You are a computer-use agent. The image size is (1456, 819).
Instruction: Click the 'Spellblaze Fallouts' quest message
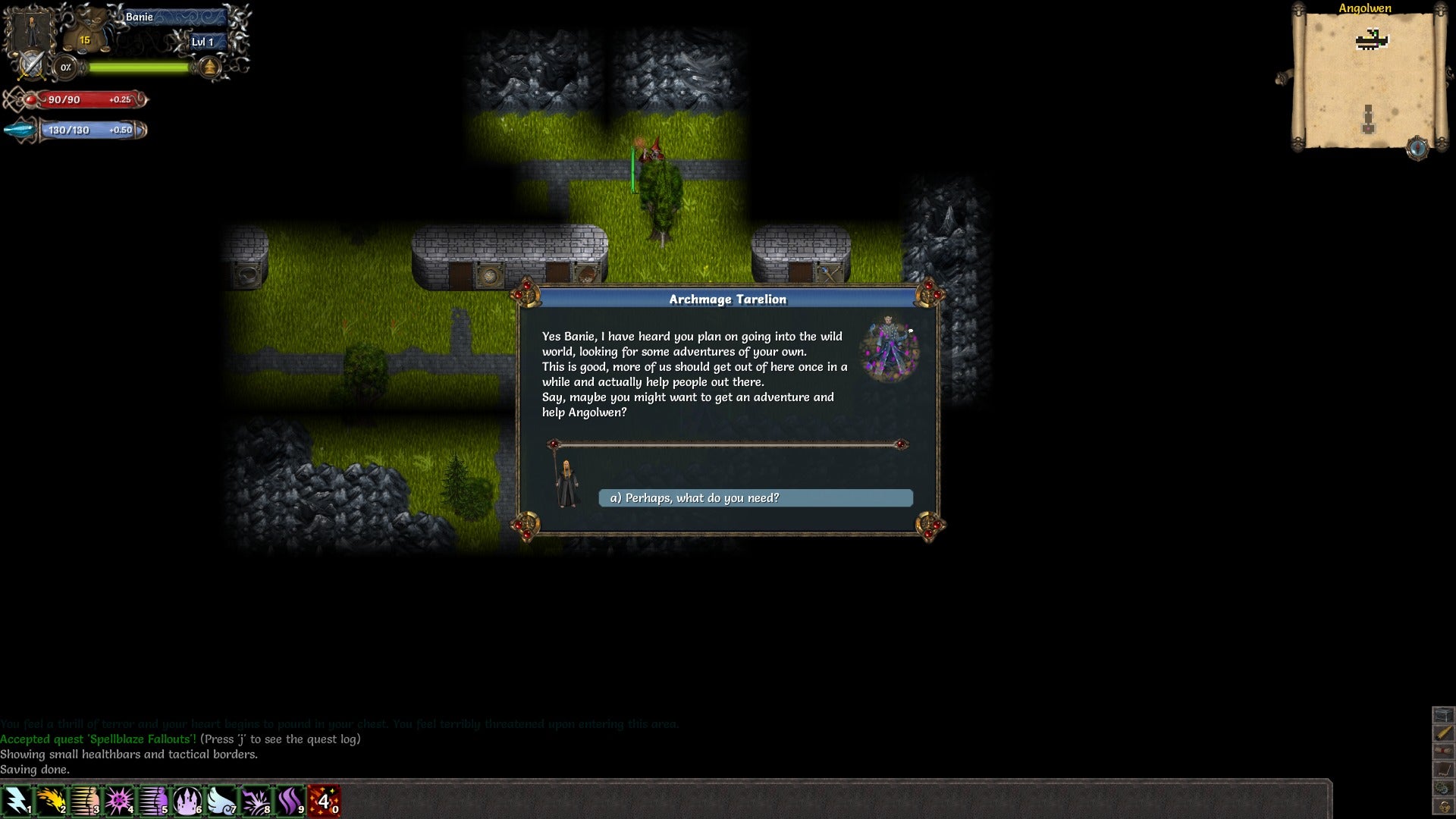click(95, 739)
